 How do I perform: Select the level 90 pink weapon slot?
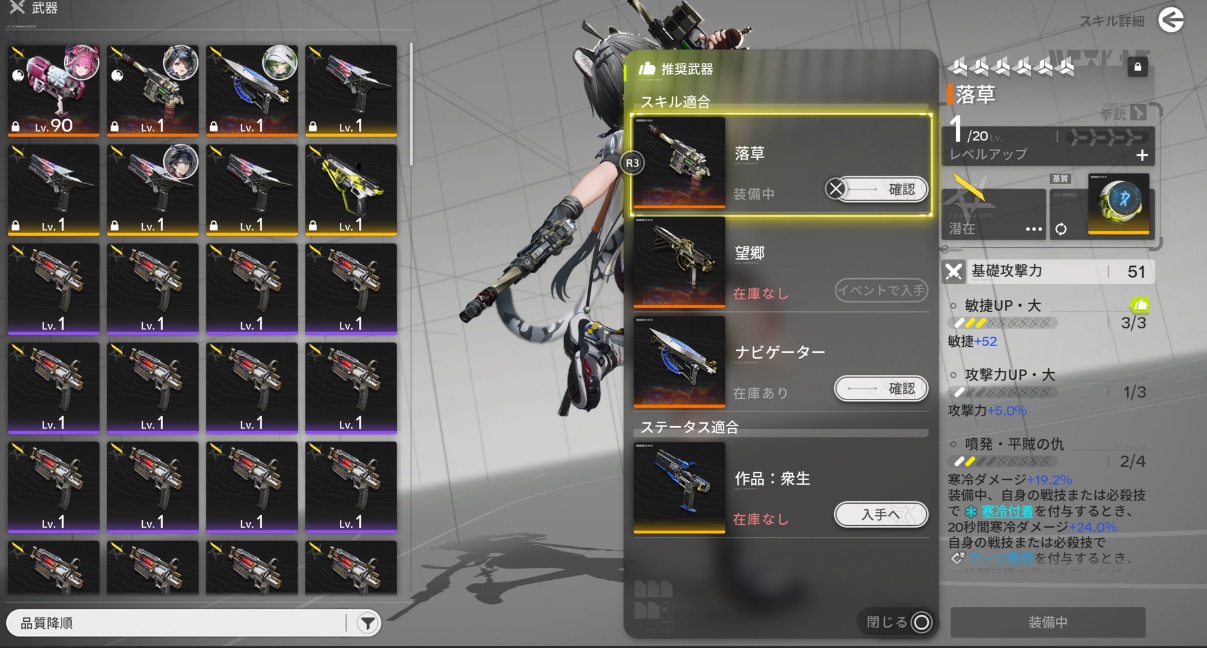pos(54,90)
